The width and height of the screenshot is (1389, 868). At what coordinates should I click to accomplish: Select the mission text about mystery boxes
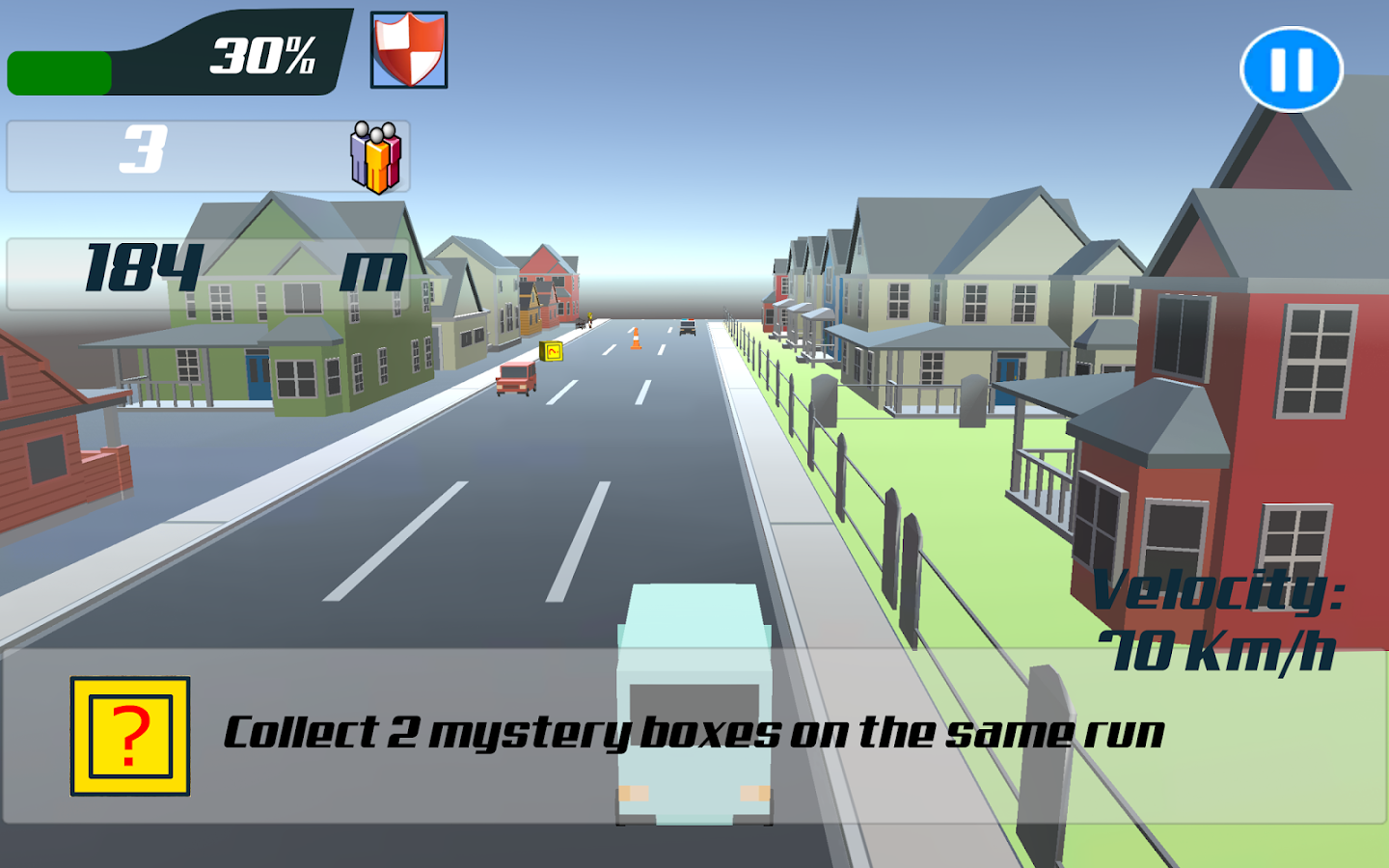point(694,733)
